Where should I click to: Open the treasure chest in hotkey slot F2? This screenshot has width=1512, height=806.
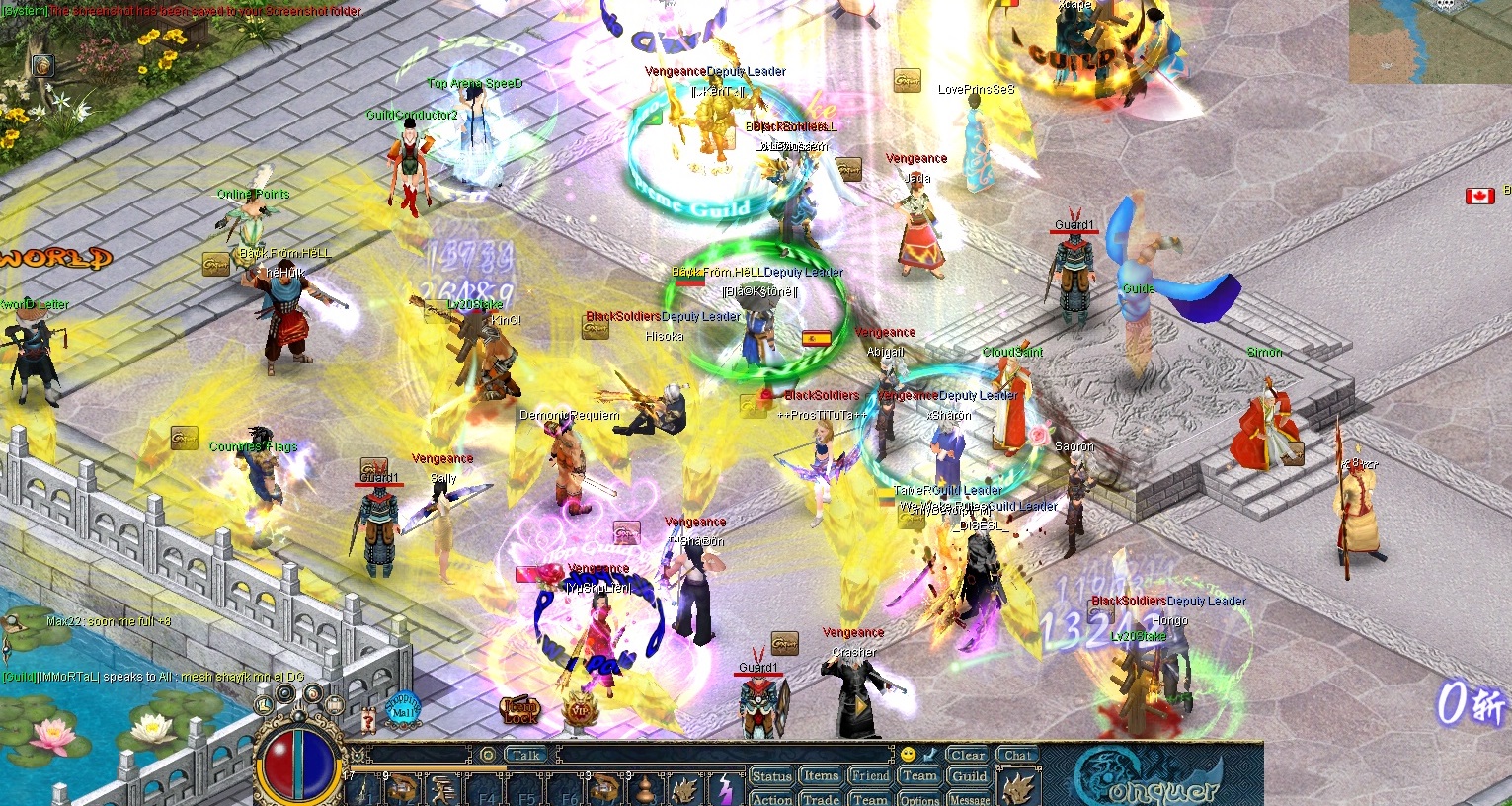399,788
